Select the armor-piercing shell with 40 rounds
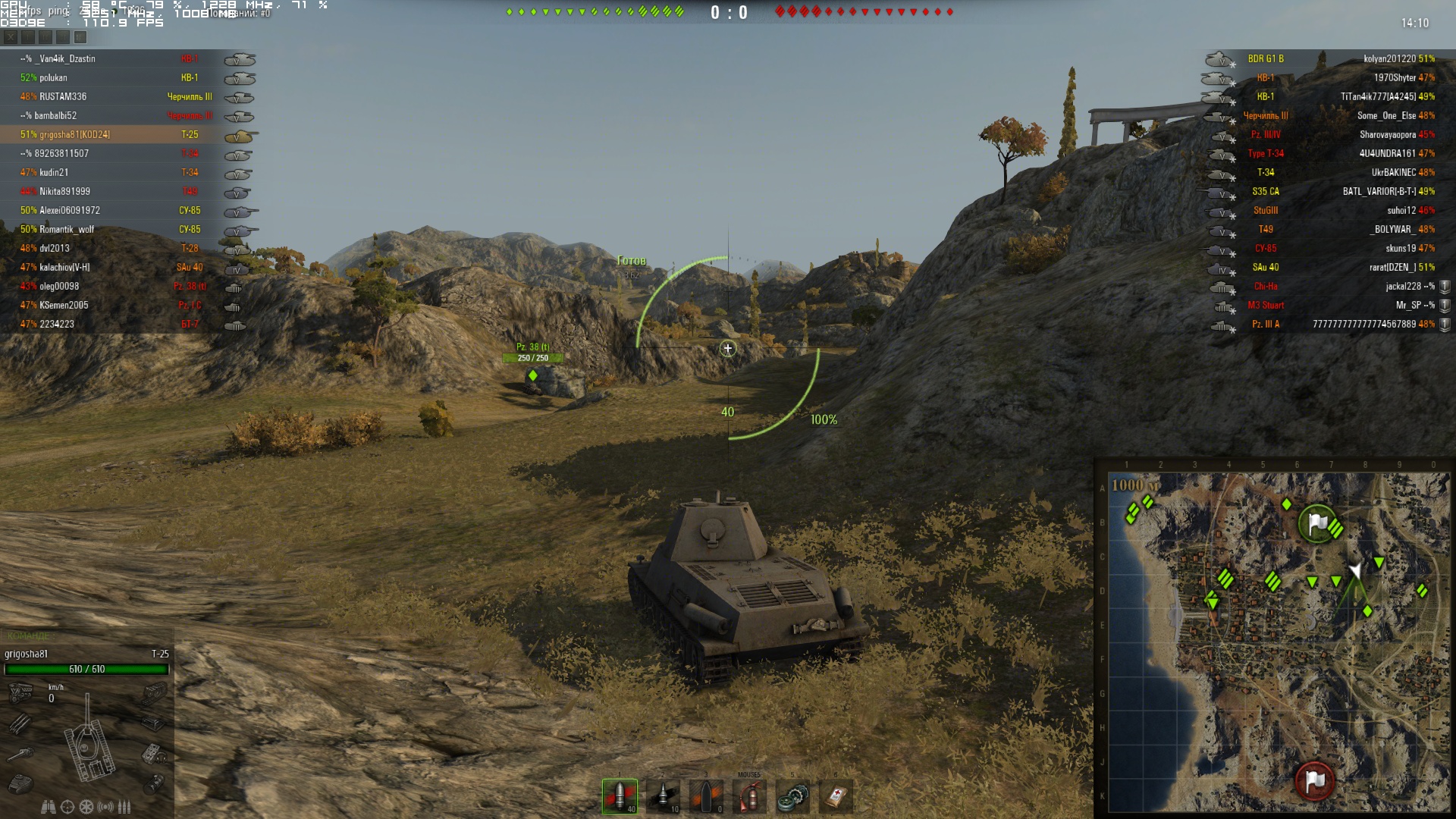1456x819 pixels. 620,796
